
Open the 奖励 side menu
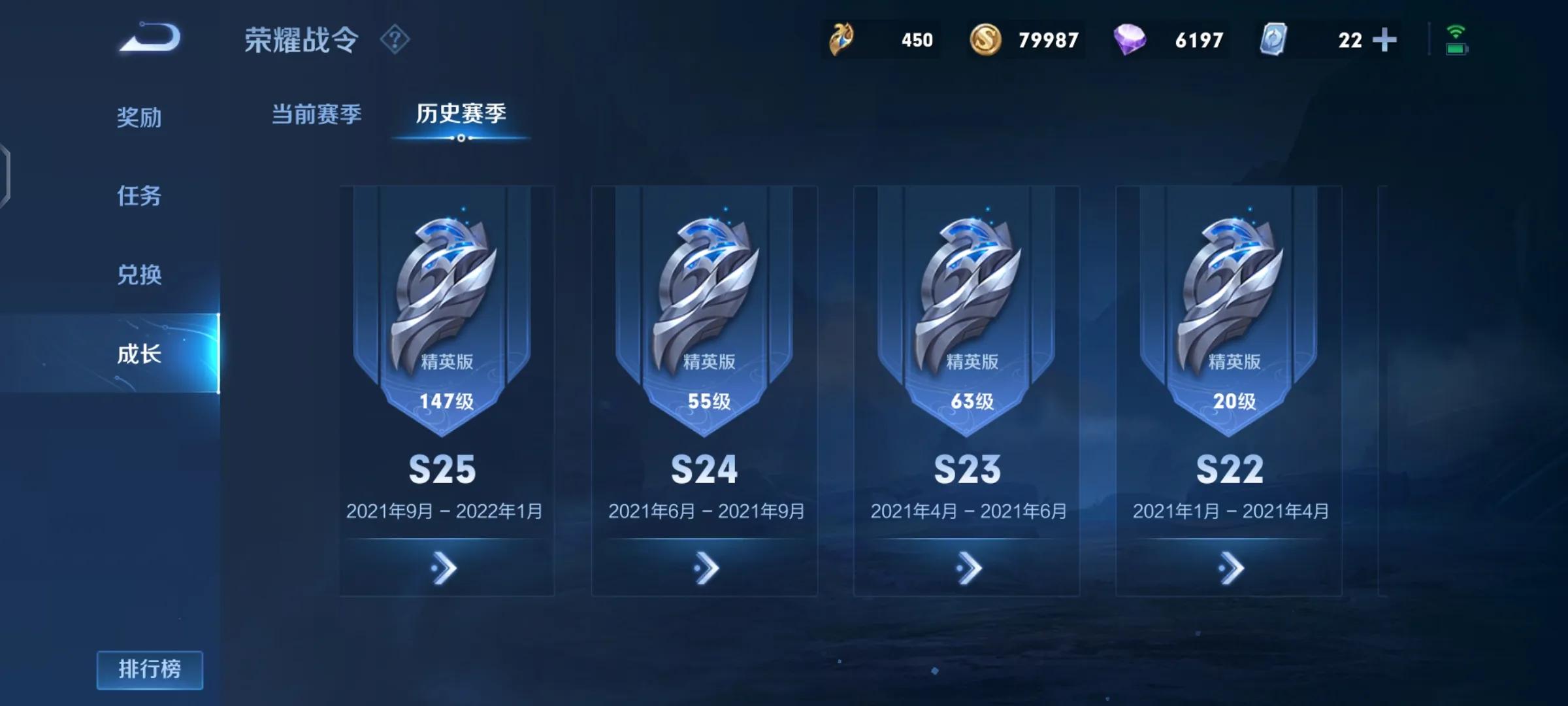coord(139,118)
